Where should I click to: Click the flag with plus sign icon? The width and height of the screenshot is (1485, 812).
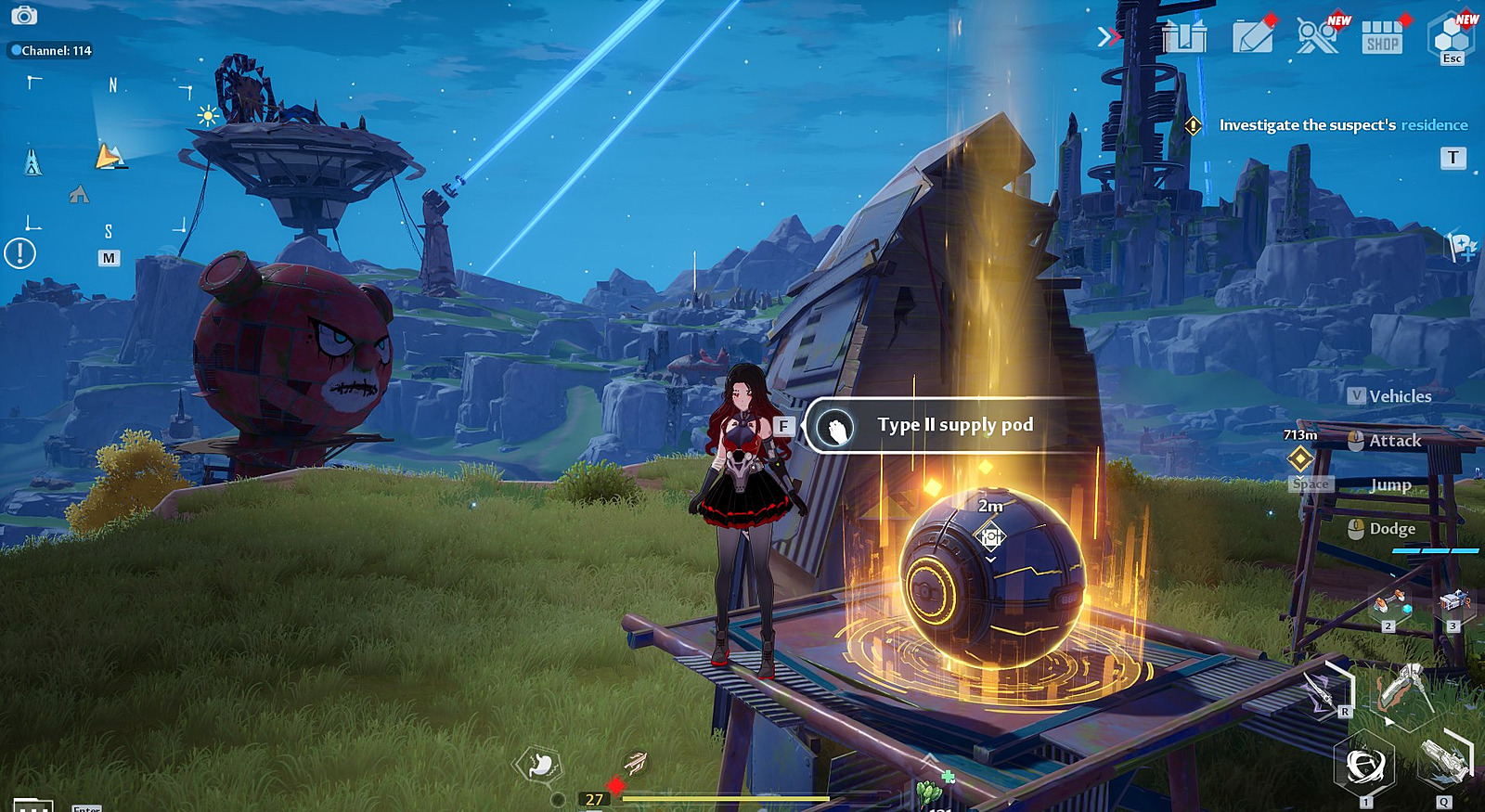click(1461, 246)
